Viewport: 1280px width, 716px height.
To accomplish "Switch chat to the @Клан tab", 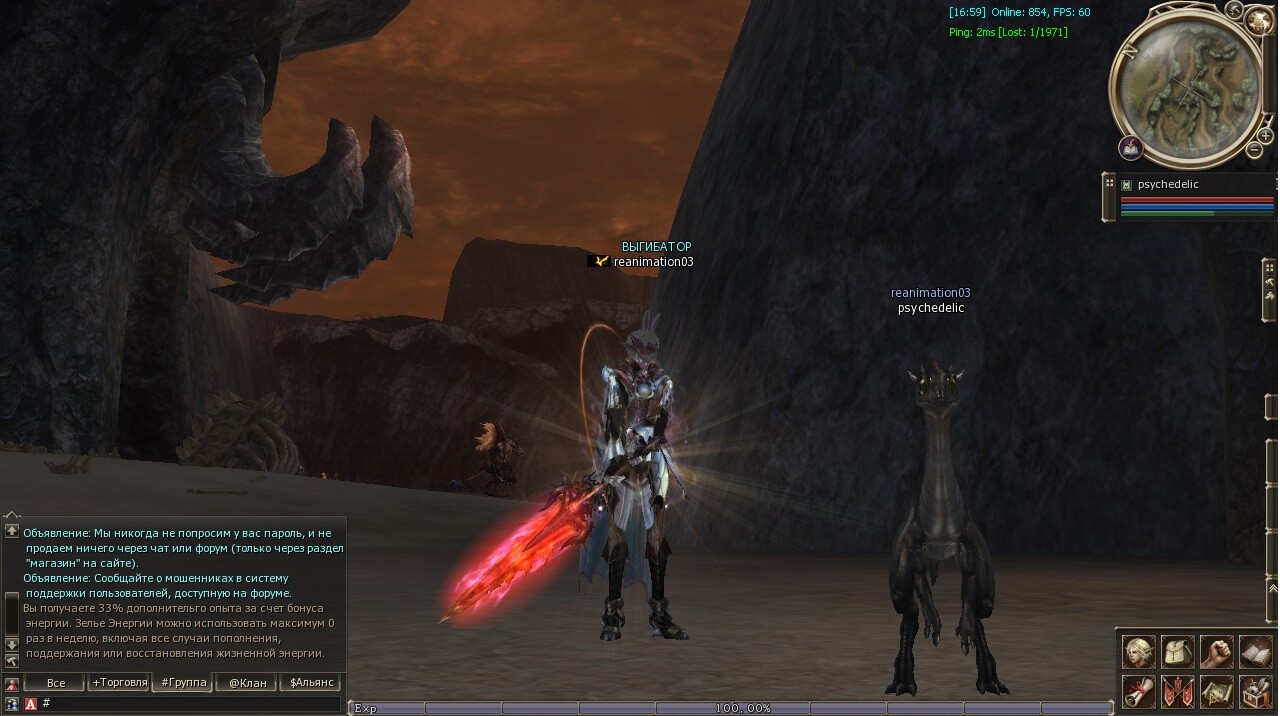I will tap(246, 683).
